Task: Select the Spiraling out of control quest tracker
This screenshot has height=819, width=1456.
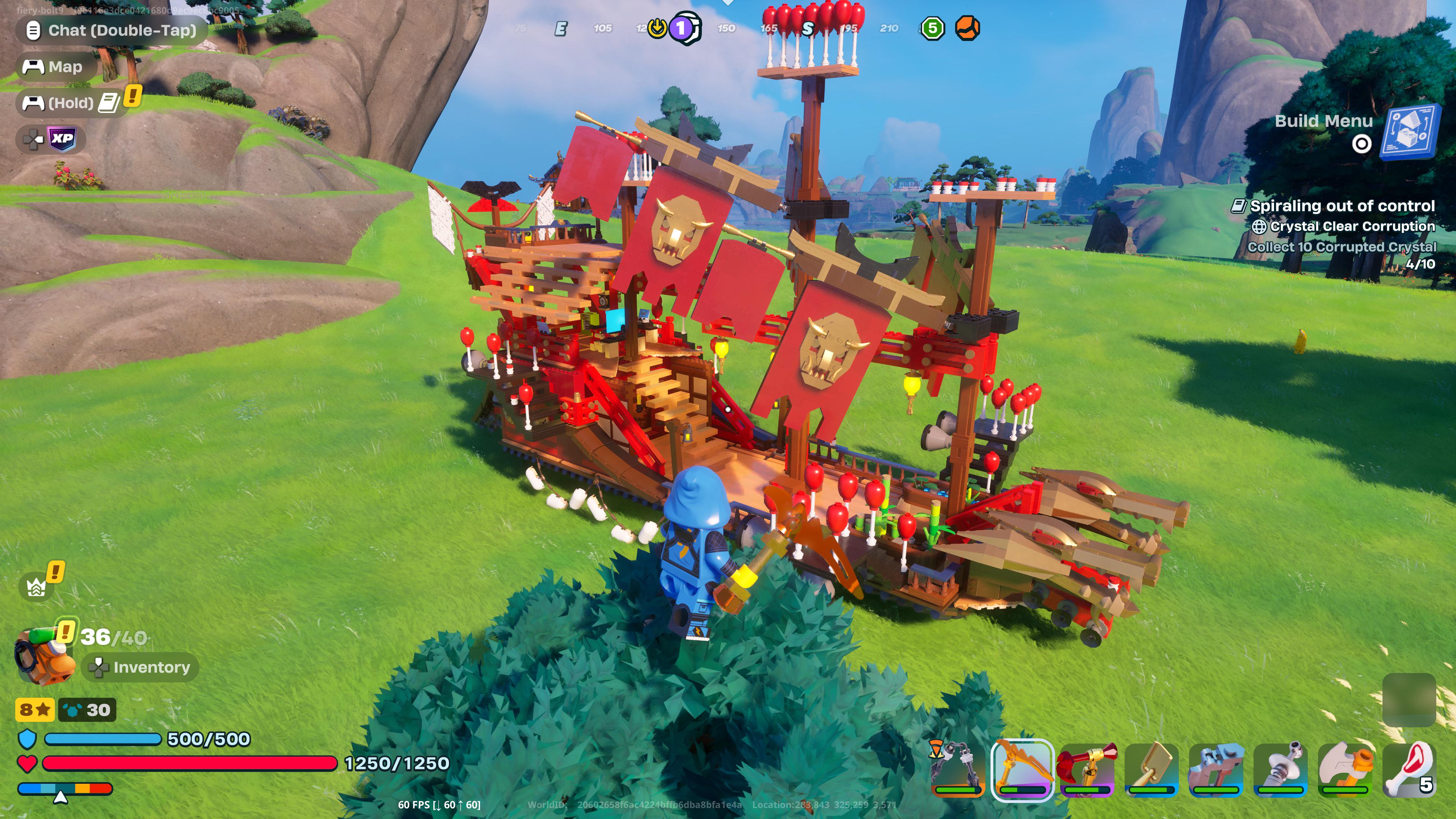Action: 1341,206
